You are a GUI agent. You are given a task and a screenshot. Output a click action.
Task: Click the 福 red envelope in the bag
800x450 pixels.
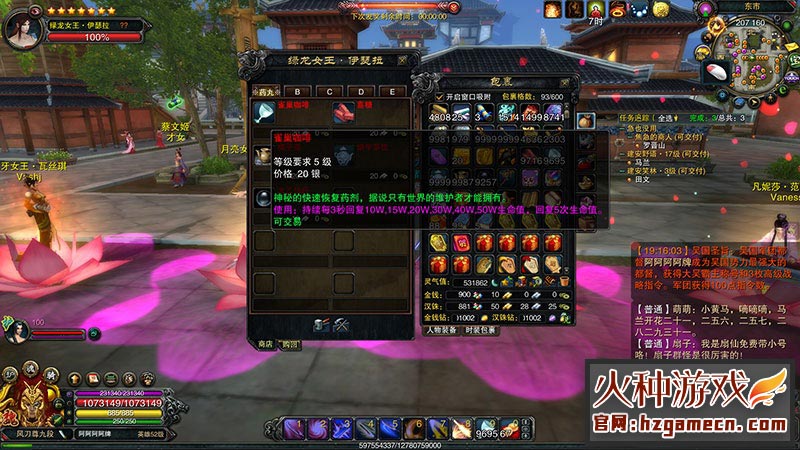462,243
